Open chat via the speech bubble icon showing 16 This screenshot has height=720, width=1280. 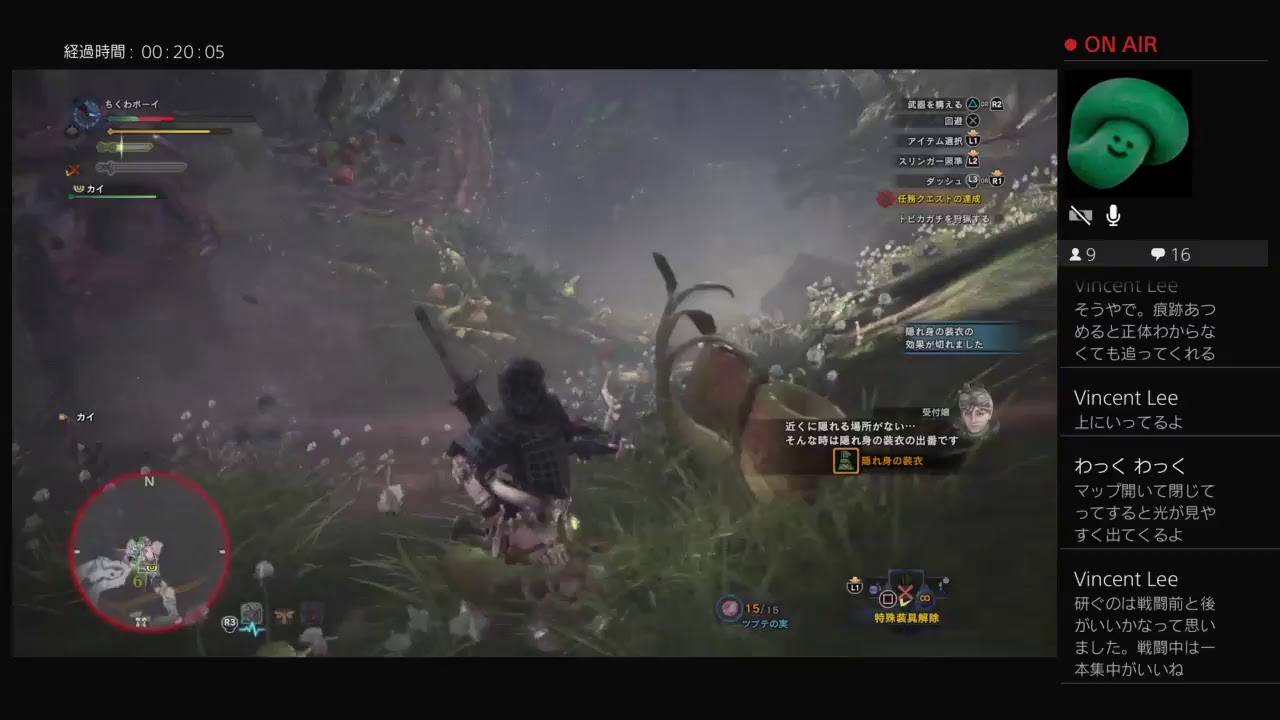[x=1158, y=254]
